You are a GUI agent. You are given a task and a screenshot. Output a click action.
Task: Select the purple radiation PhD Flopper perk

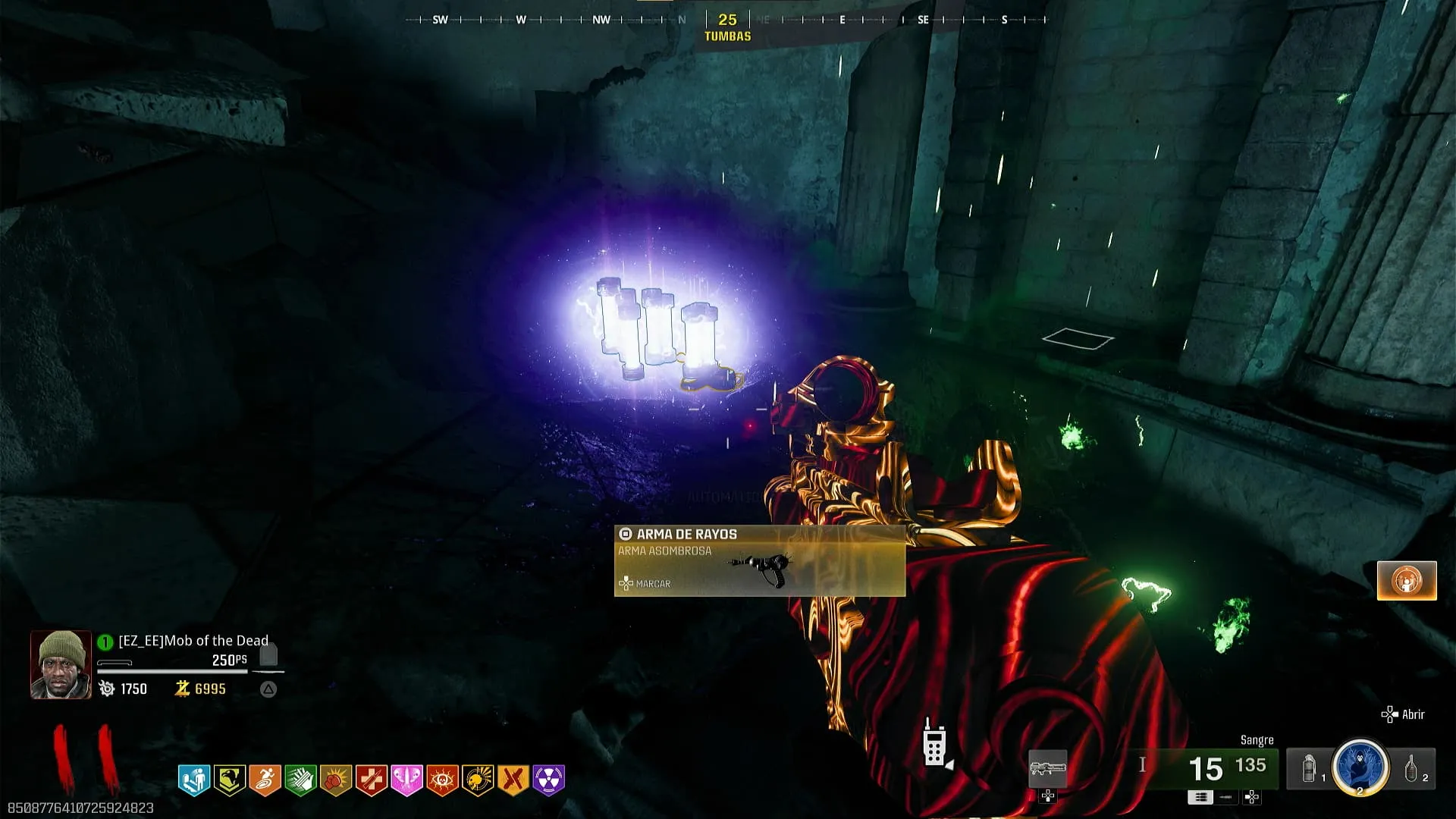coord(549,779)
